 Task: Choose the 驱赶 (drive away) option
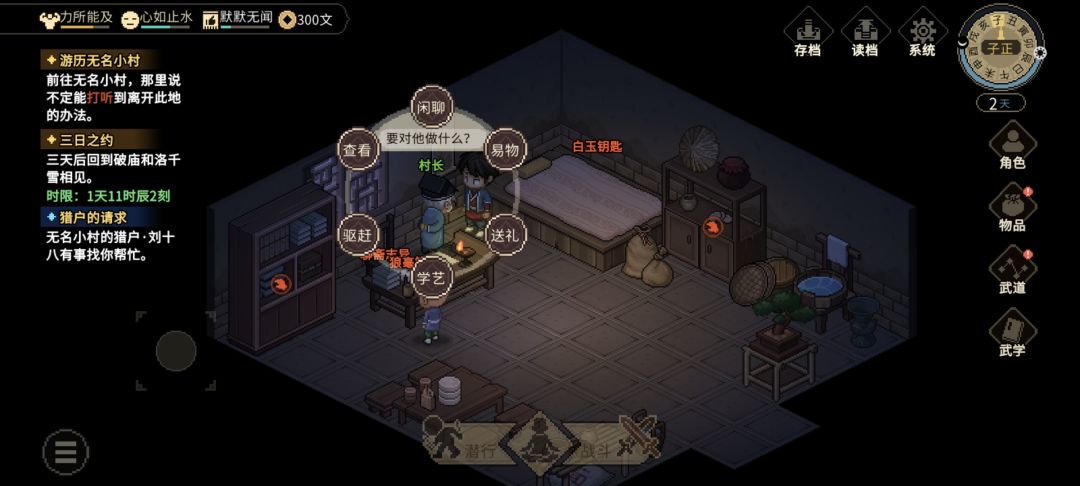[358, 236]
